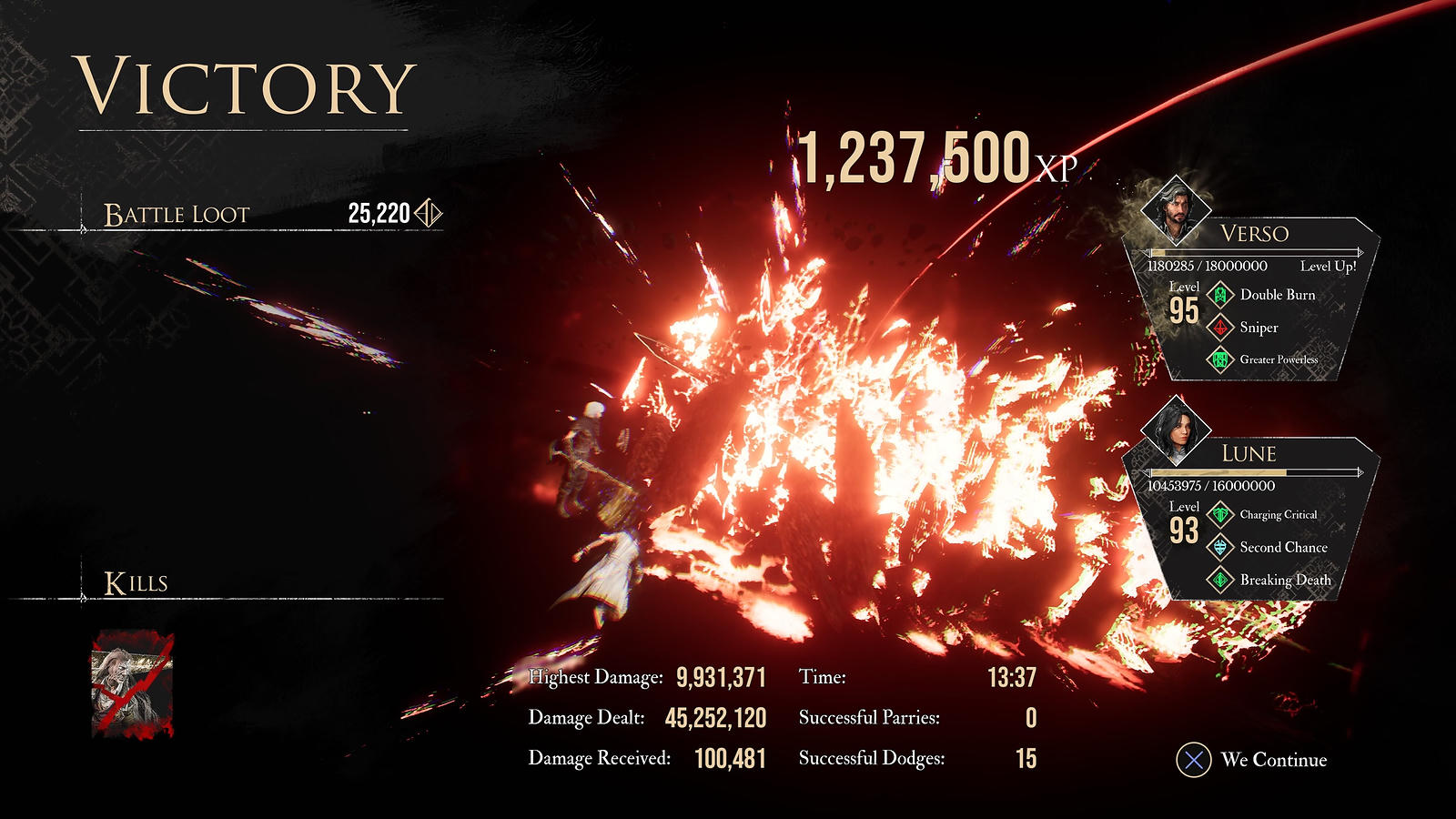This screenshot has height=819, width=1456.
Task: Choose Lune's Charging Critical skill icon
Action: click(x=1220, y=515)
